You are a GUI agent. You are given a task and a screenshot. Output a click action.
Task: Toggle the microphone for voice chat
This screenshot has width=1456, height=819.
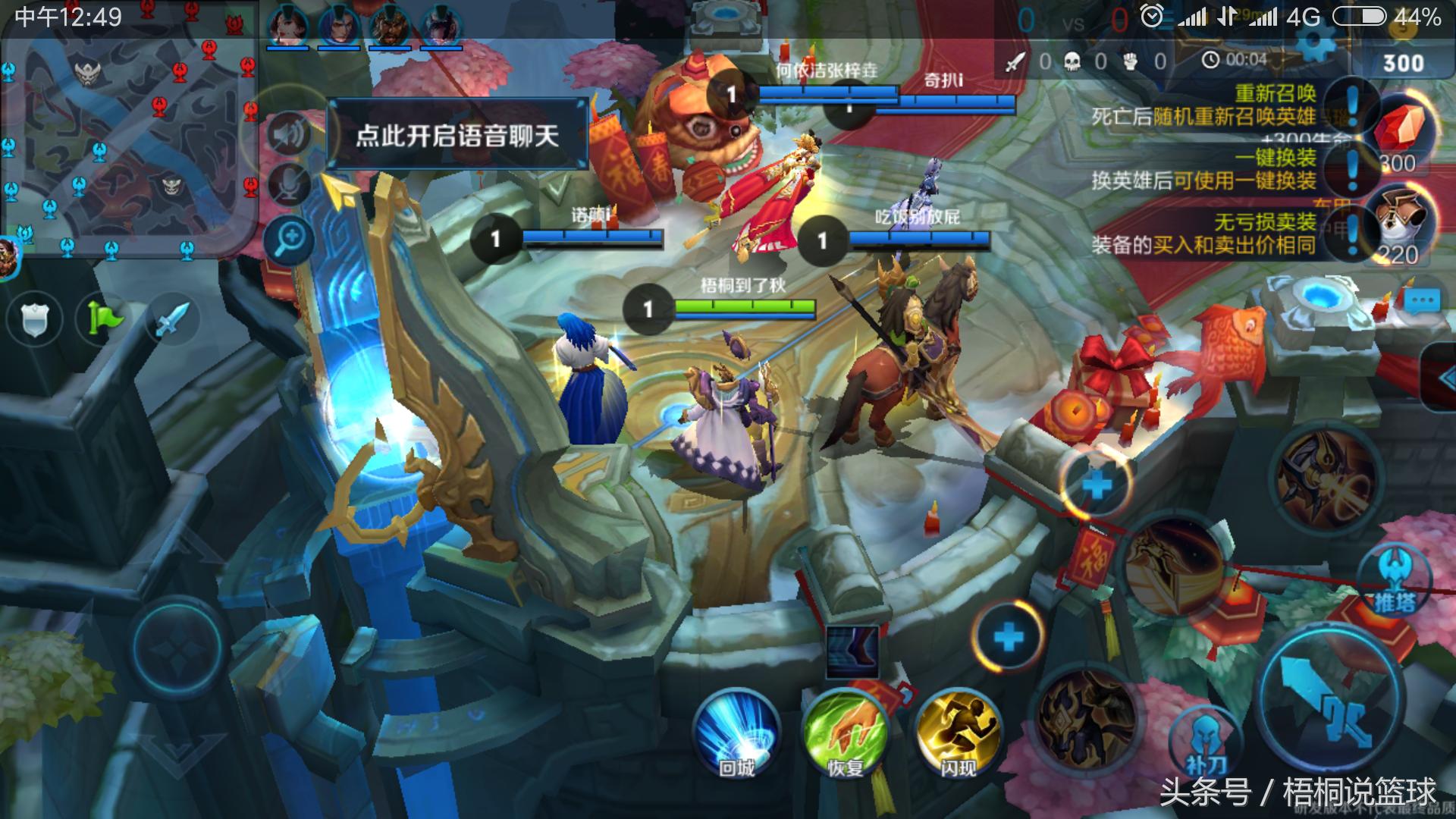coord(287,182)
